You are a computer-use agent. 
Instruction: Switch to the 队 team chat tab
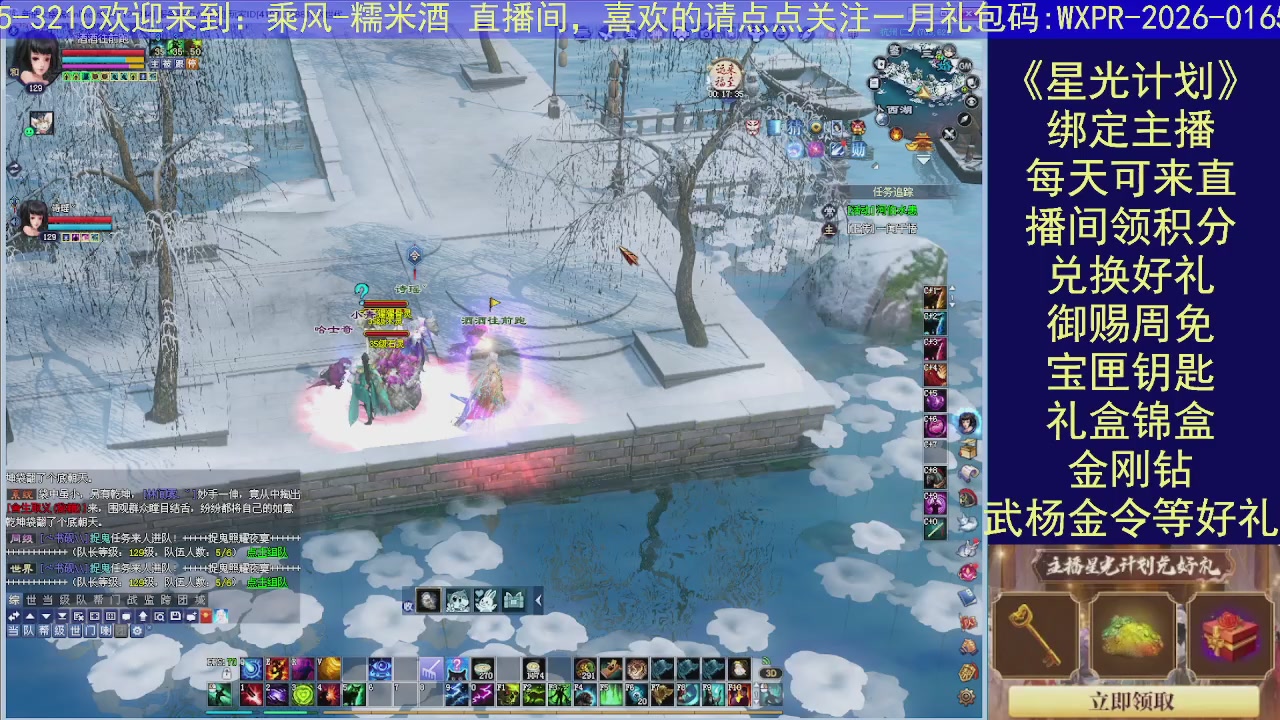point(80,600)
